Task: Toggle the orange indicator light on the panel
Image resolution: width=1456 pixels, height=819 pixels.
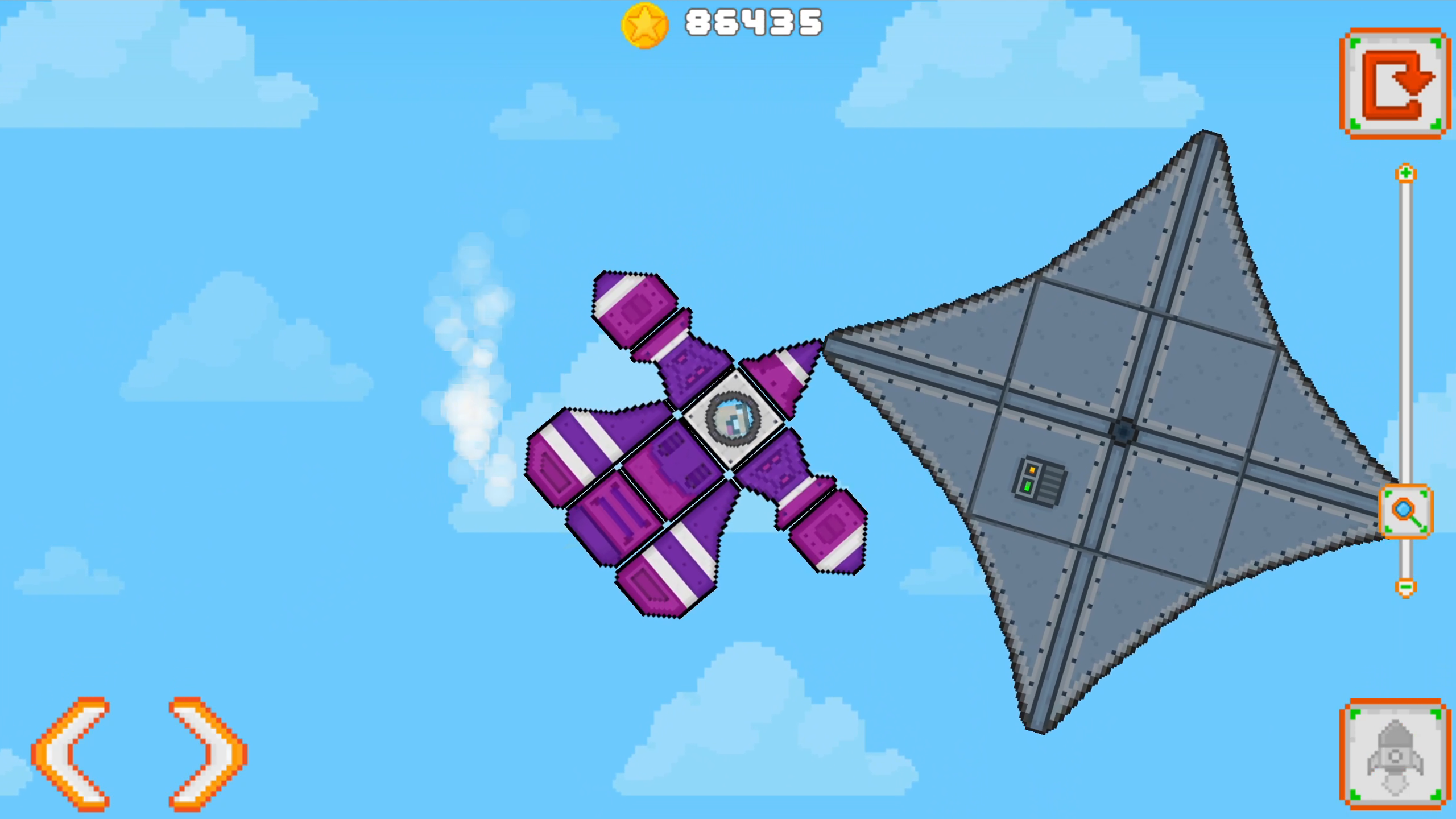Action: [1032, 470]
